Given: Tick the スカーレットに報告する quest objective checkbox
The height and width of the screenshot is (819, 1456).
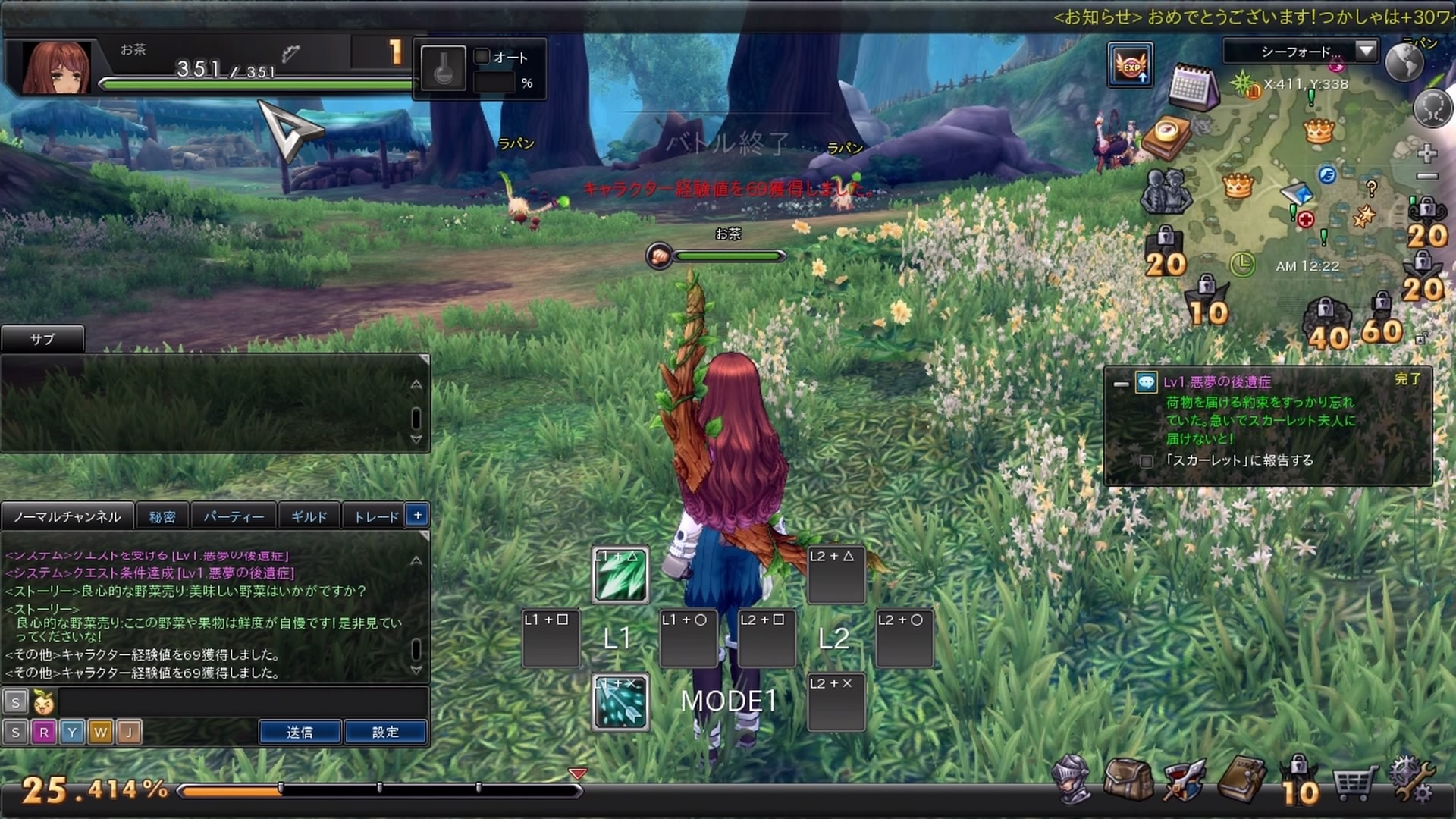Looking at the screenshot, I should point(1147,461).
